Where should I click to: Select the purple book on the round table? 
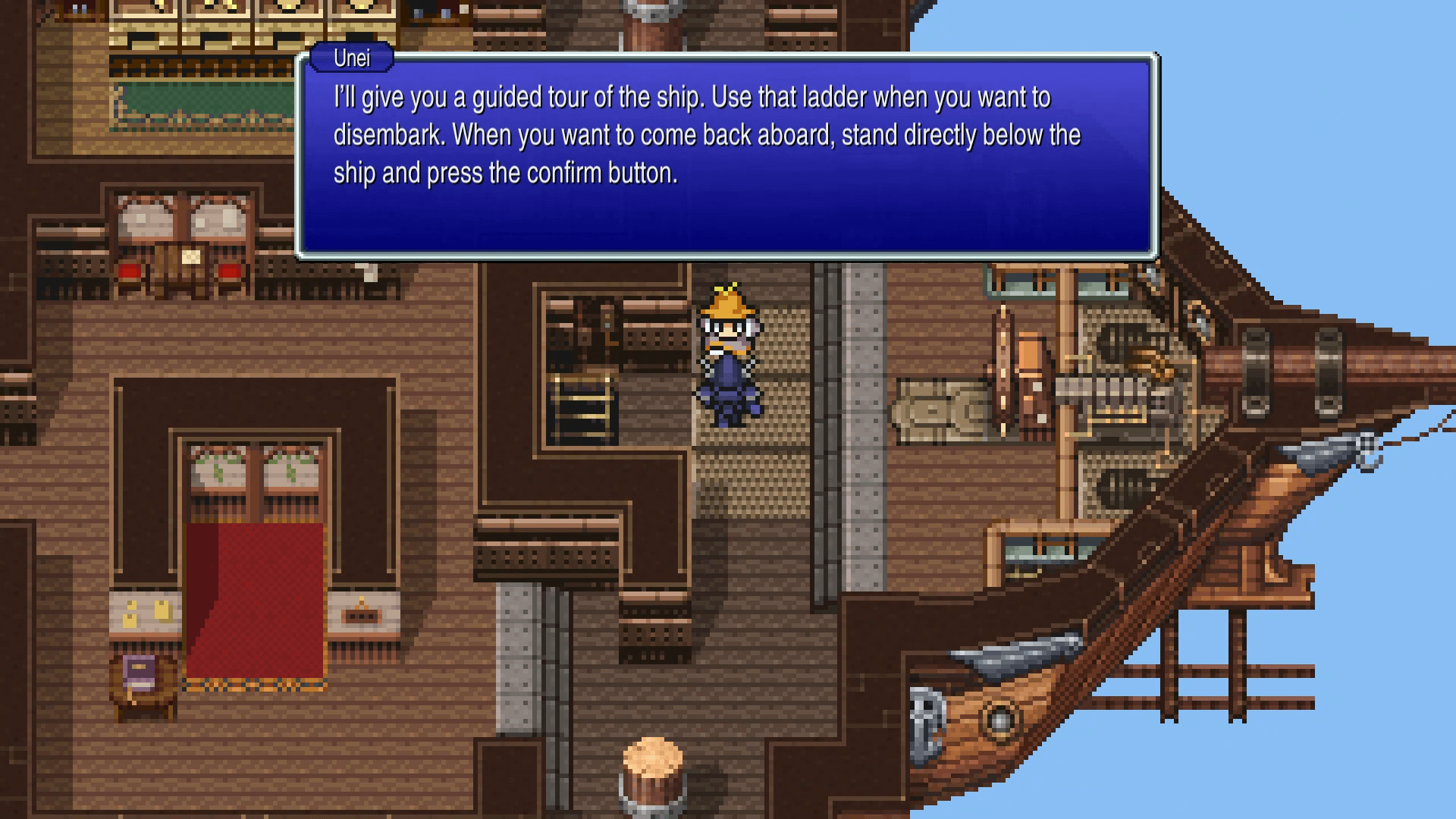click(x=140, y=671)
